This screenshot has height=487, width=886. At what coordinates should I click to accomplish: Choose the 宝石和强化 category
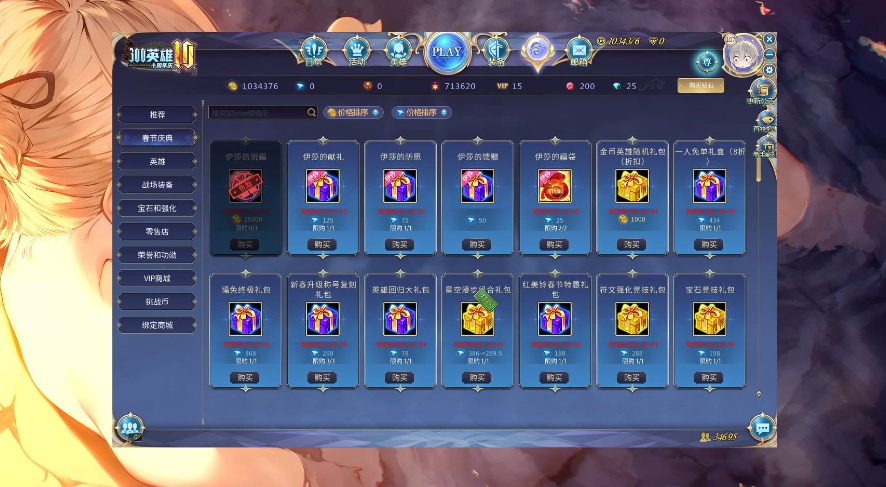pyautogui.click(x=158, y=208)
